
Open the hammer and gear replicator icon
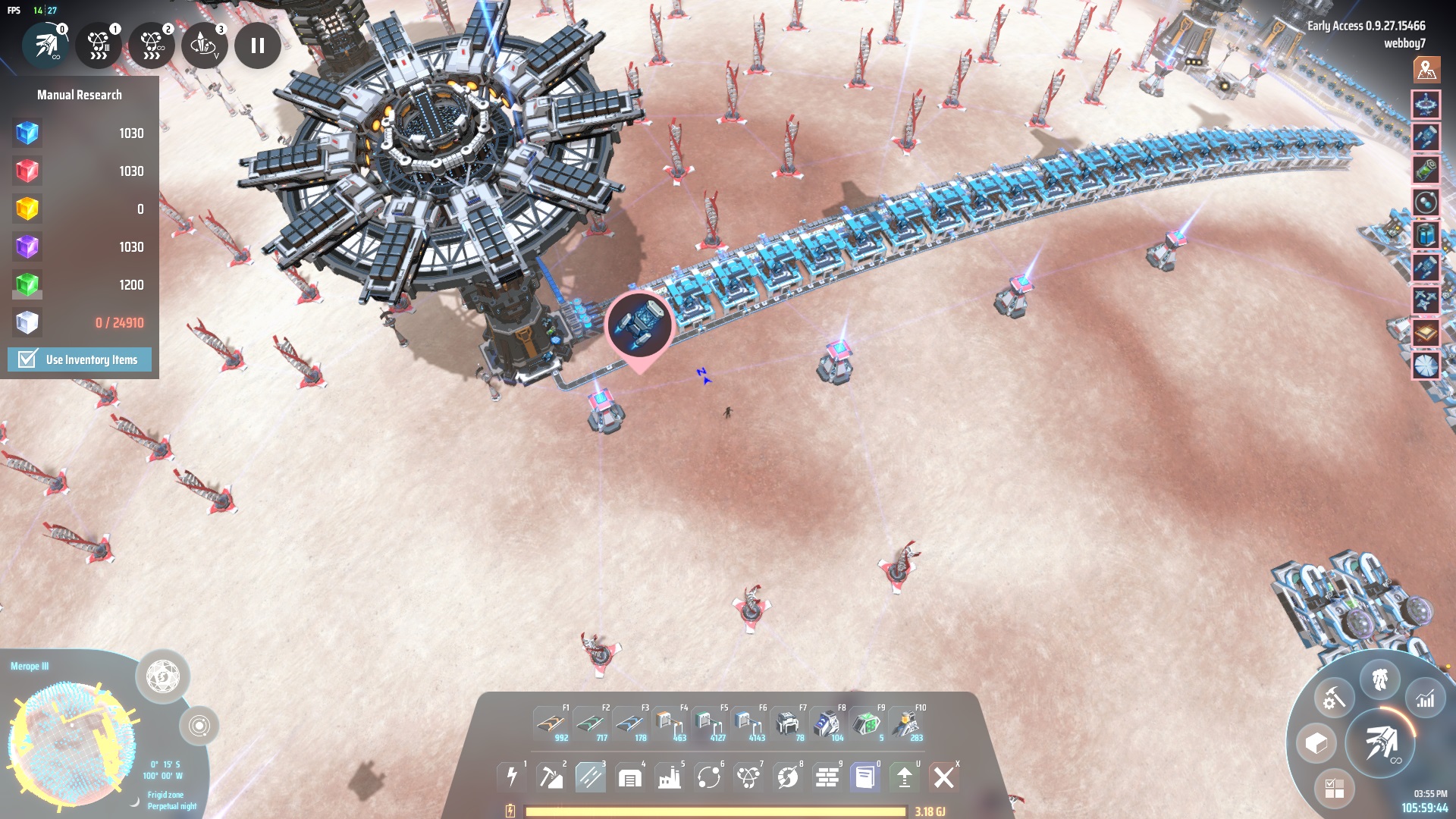pos(1334,698)
